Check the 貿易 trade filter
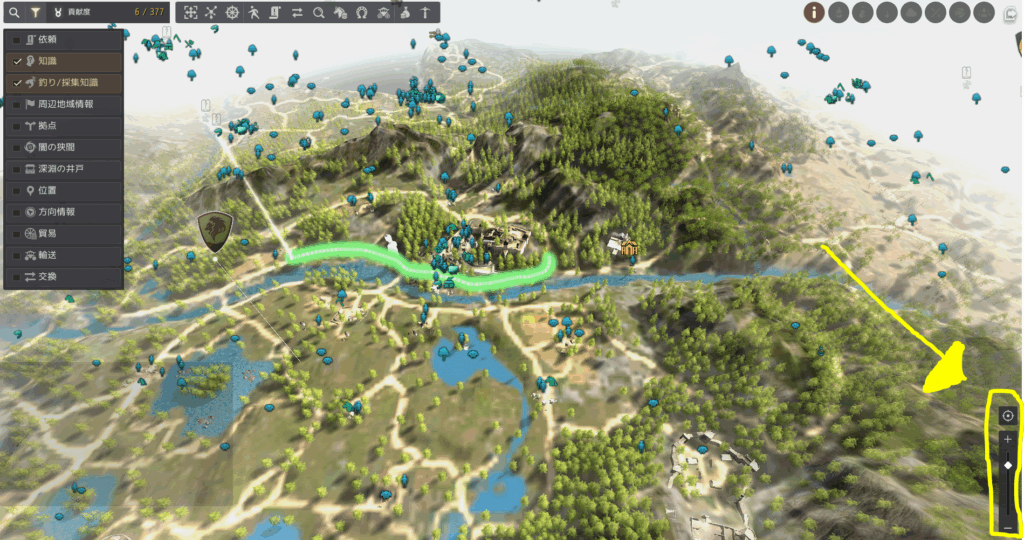This screenshot has height=540, width=1024. coord(17,233)
